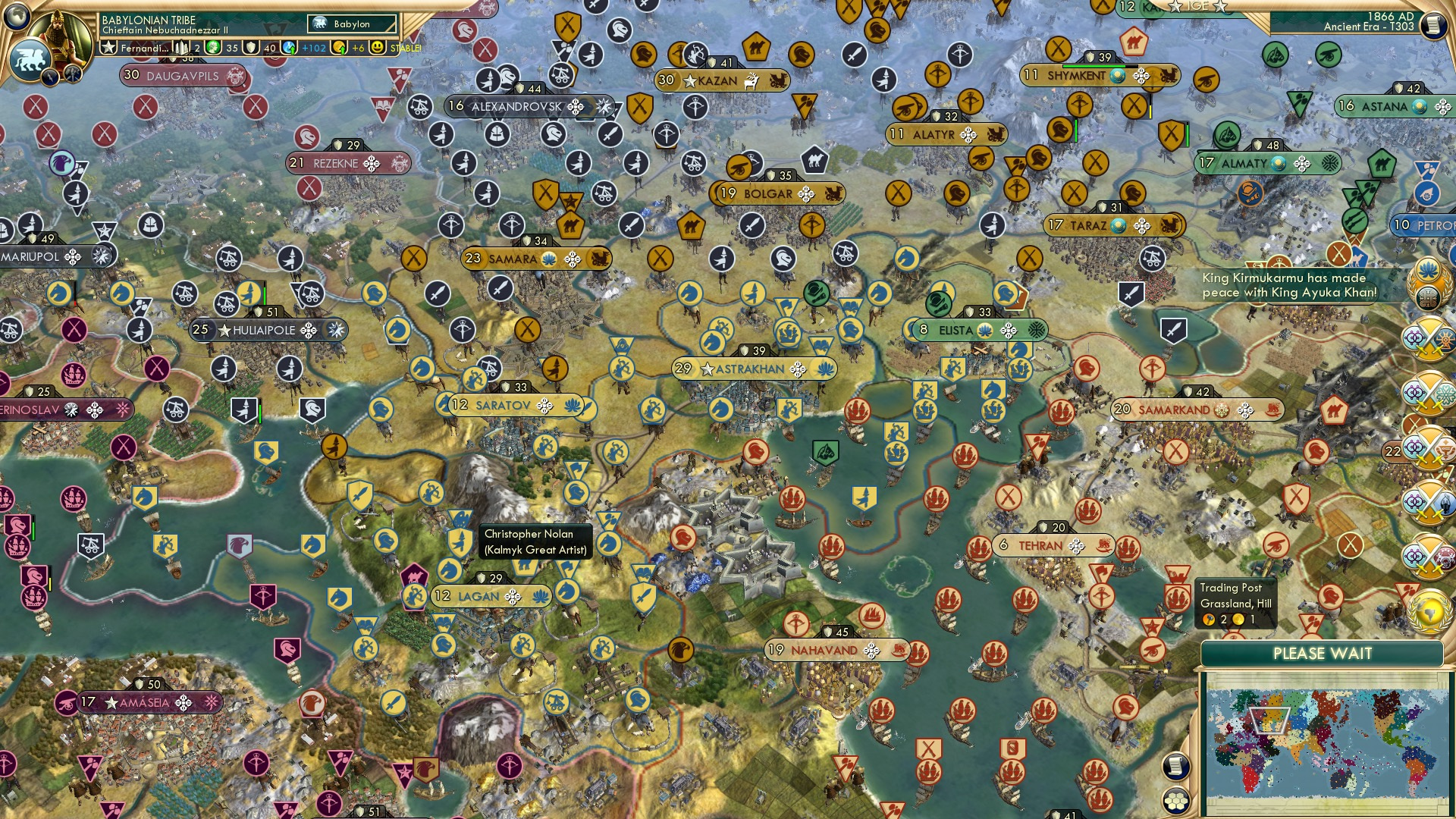Click the blue lotus growth icon on Lagan's banner
1456x819 pixels.
(541, 597)
